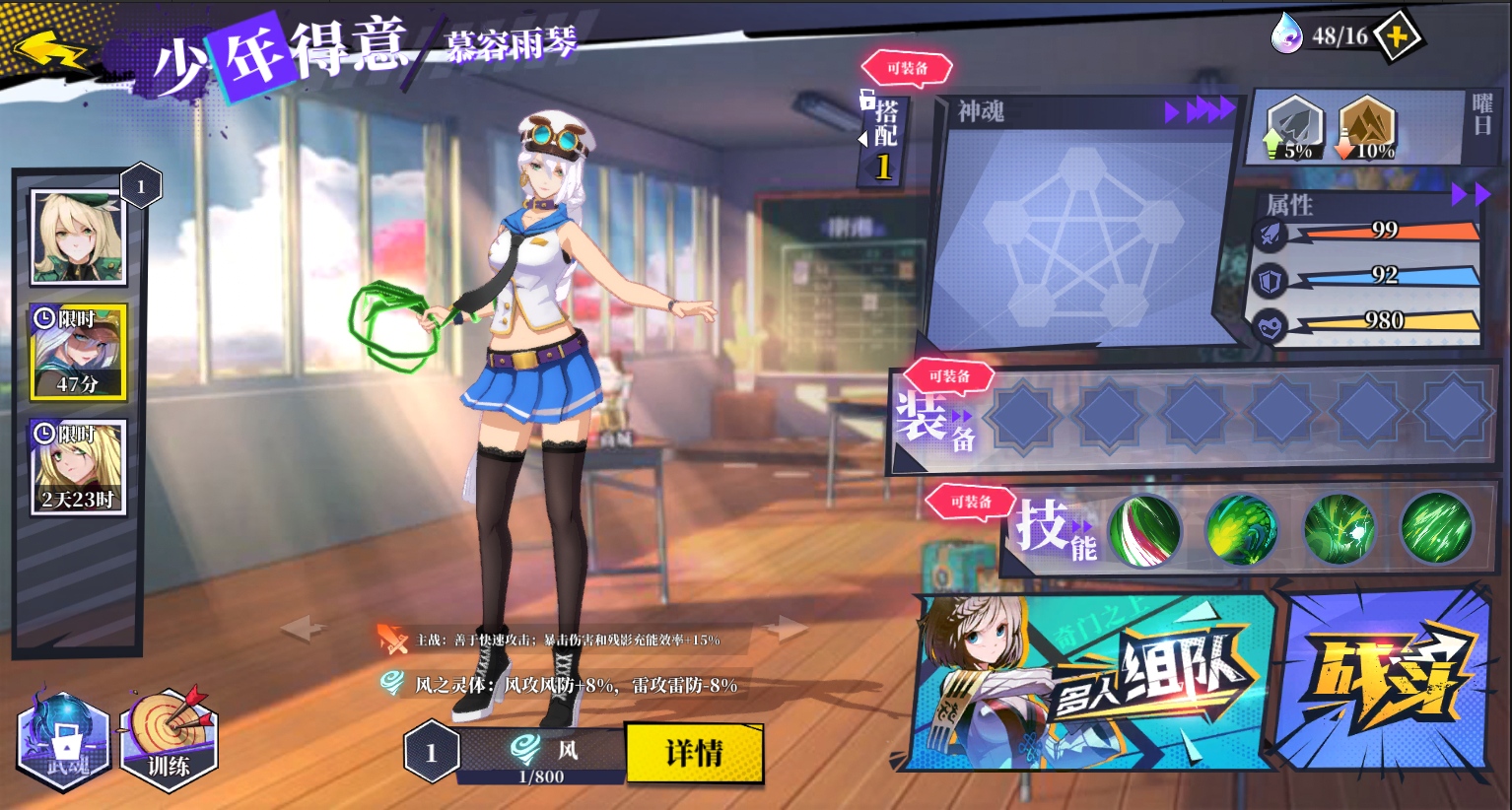This screenshot has height=810, width=1512.
Task: Add energy with the yellow plus button
Action: click(x=1397, y=37)
